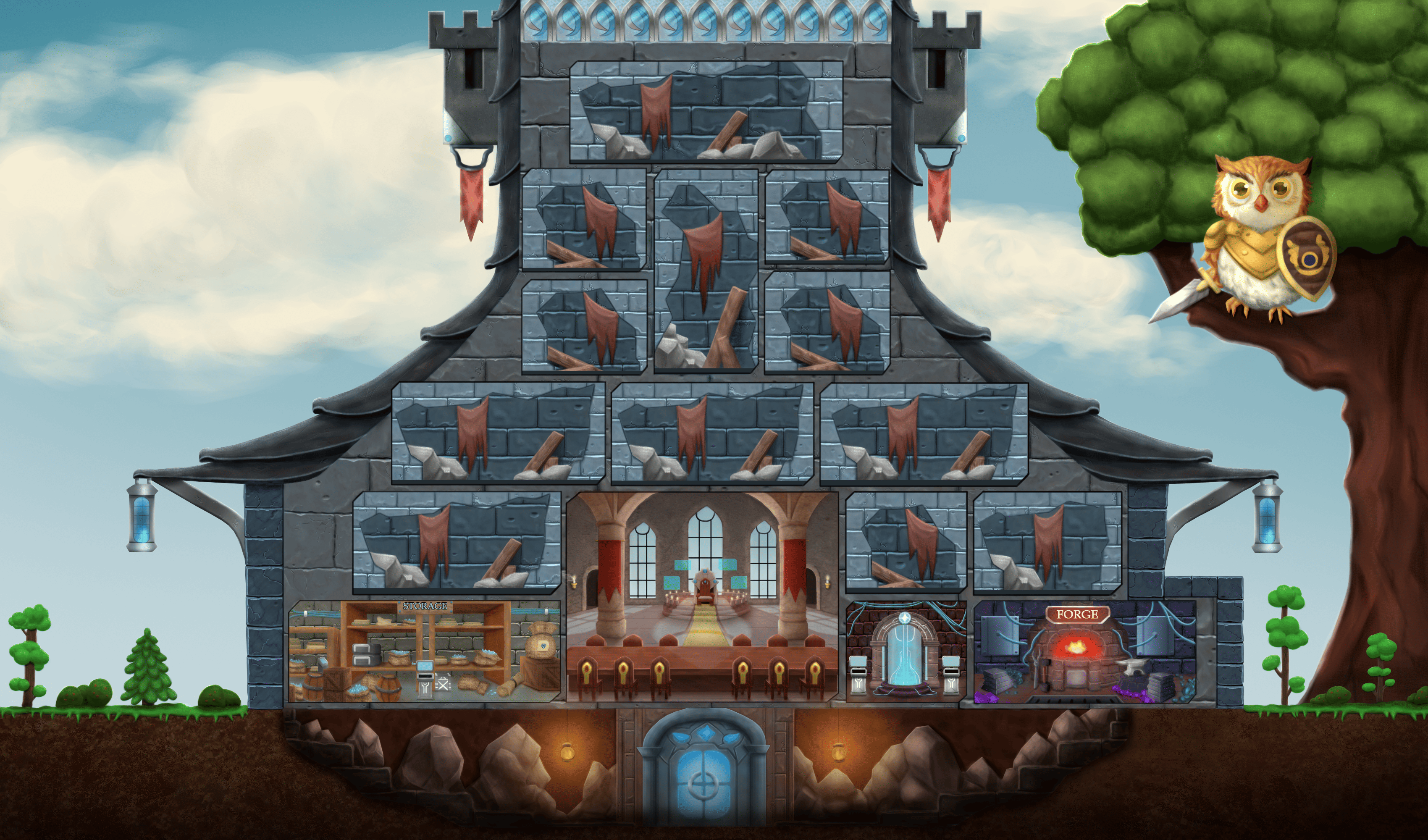Open the Storage room
Viewport: 1428px width, 840px height.
[x=424, y=652]
